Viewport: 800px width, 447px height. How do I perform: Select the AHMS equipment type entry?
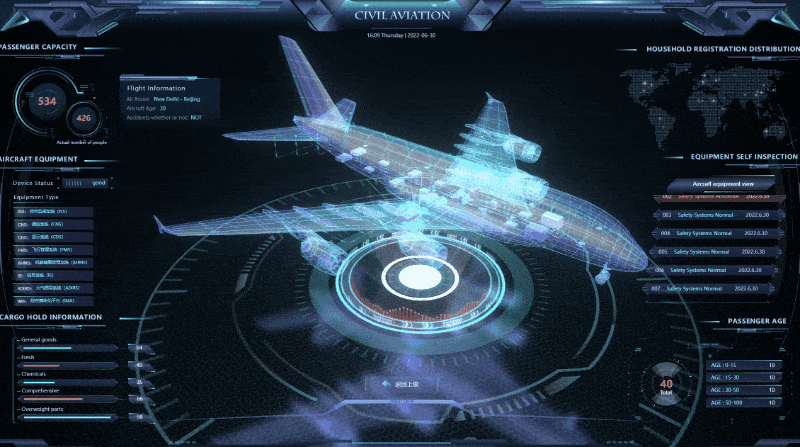click(54, 261)
